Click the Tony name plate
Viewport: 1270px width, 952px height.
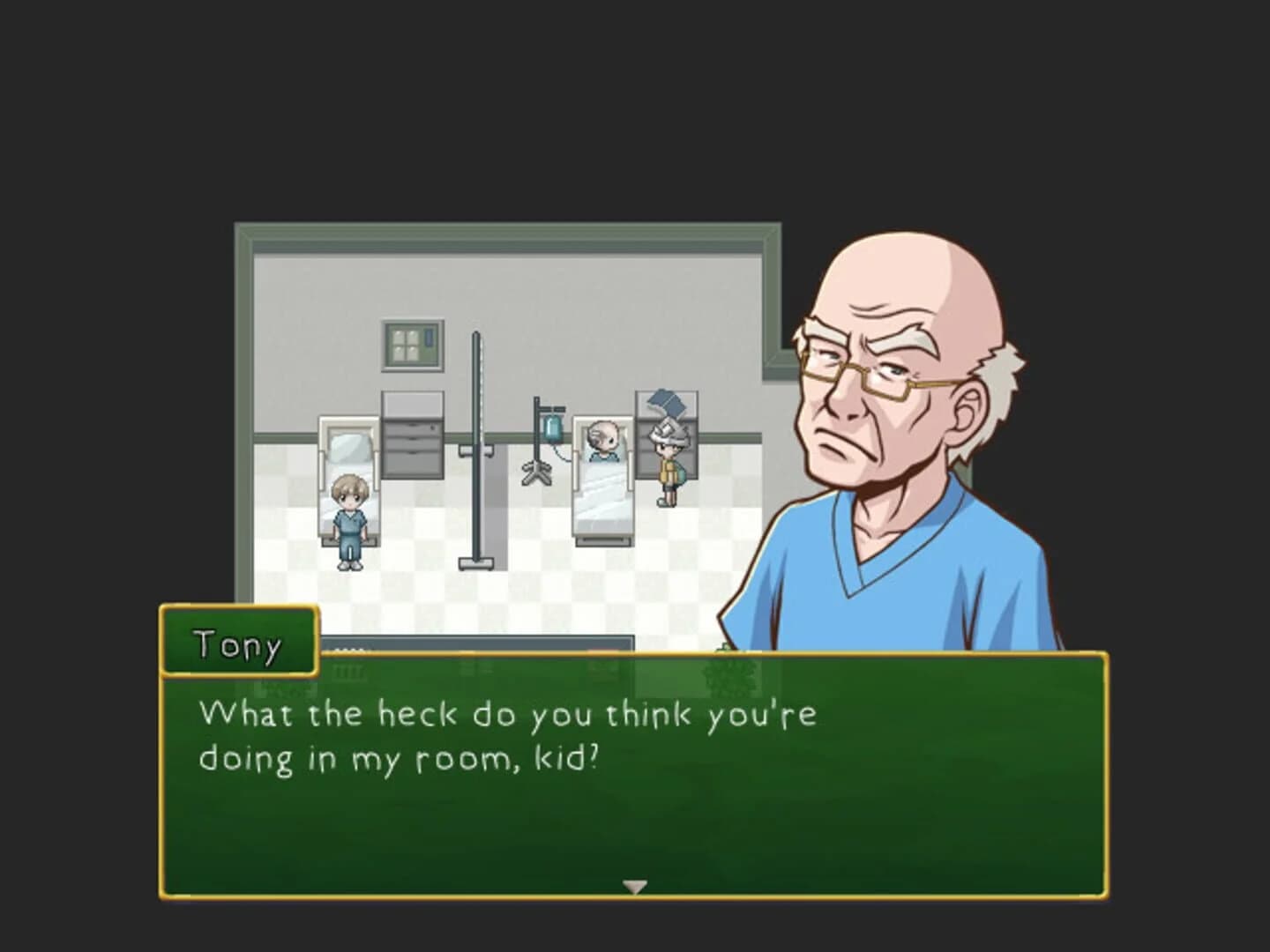pyautogui.click(x=238, y=644)
